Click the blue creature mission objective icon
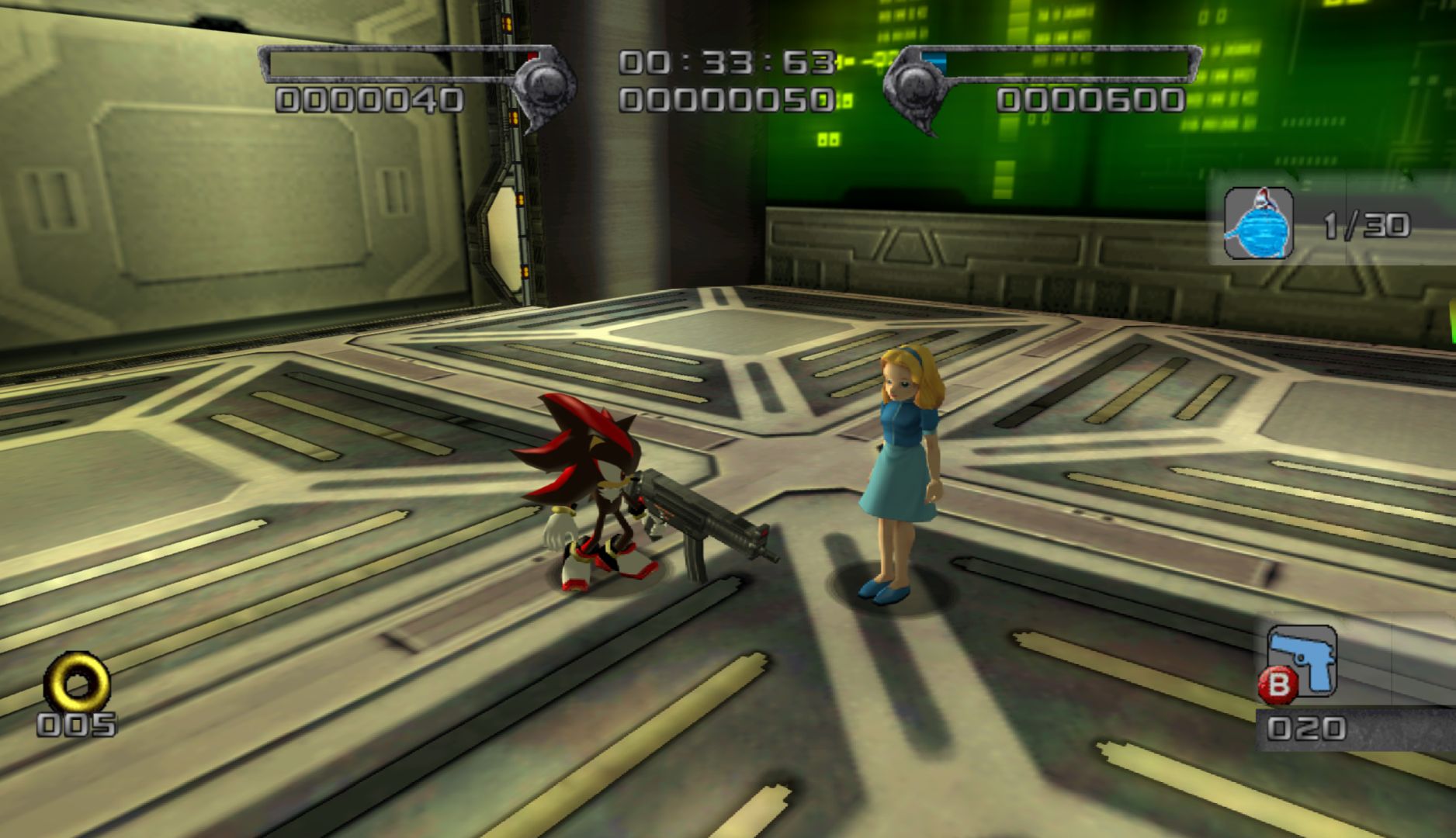This screenshot has width=1456, height=838. (1259, 223)
